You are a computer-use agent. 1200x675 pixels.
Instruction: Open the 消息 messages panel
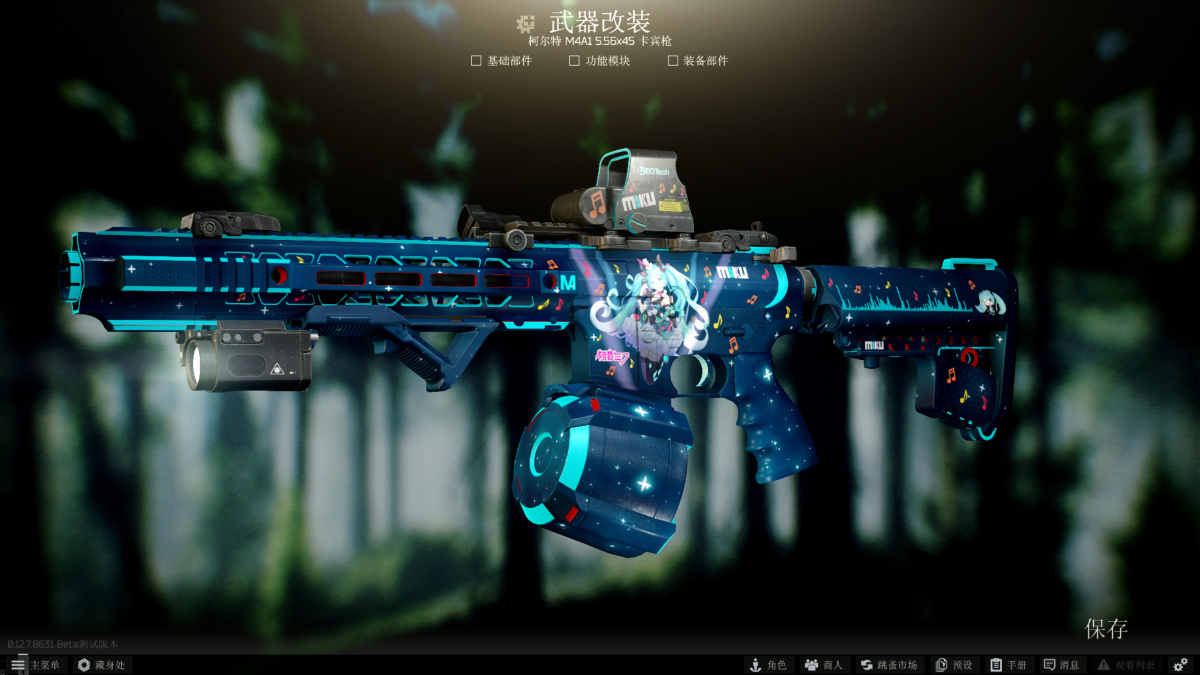(1061, 665)
